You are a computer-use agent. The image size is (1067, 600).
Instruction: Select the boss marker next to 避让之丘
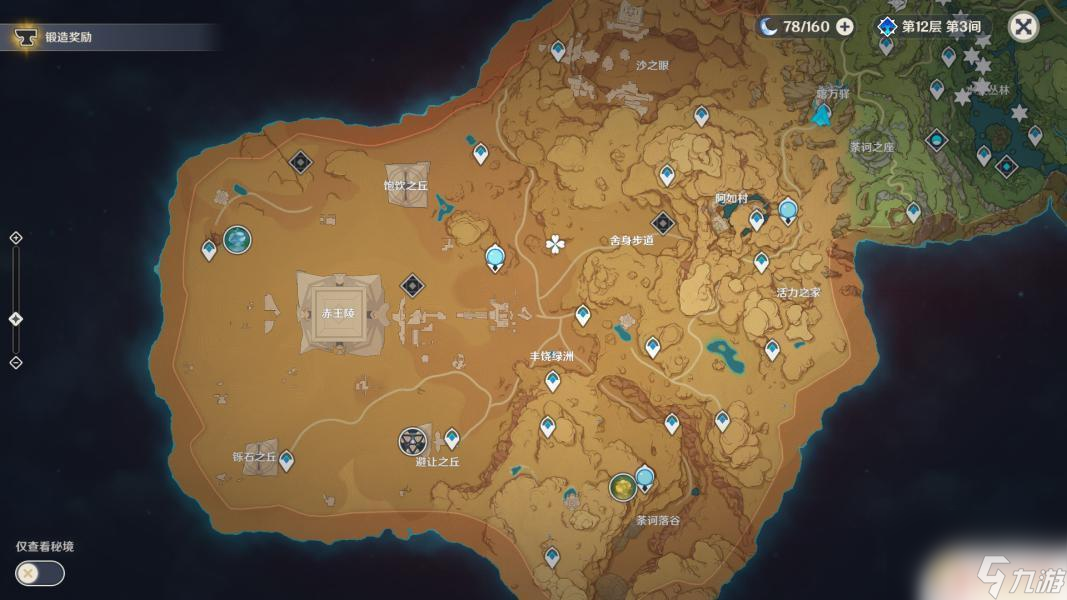pos(413,441)
